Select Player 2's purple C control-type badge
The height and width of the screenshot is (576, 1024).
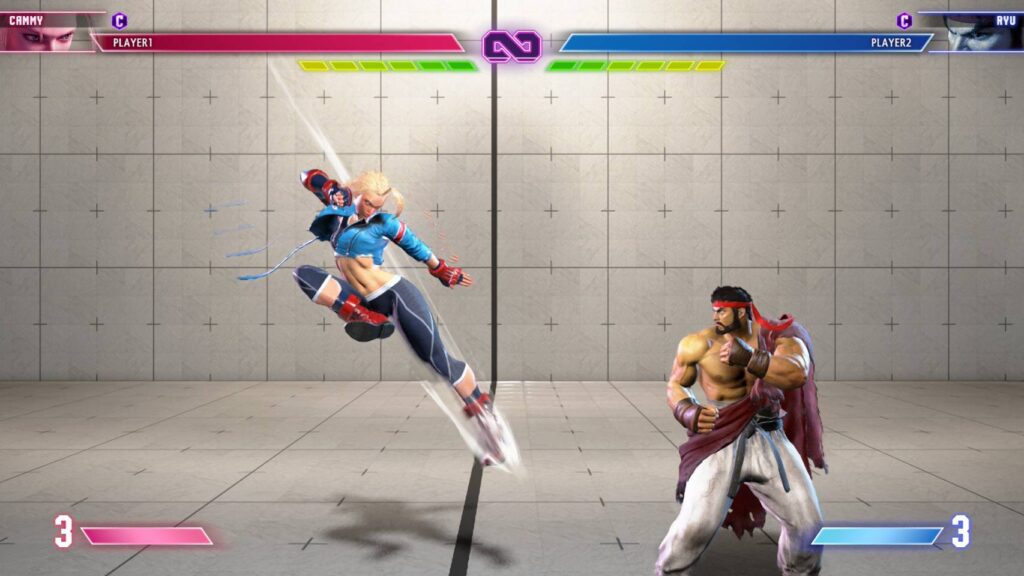tap(904, 20)
